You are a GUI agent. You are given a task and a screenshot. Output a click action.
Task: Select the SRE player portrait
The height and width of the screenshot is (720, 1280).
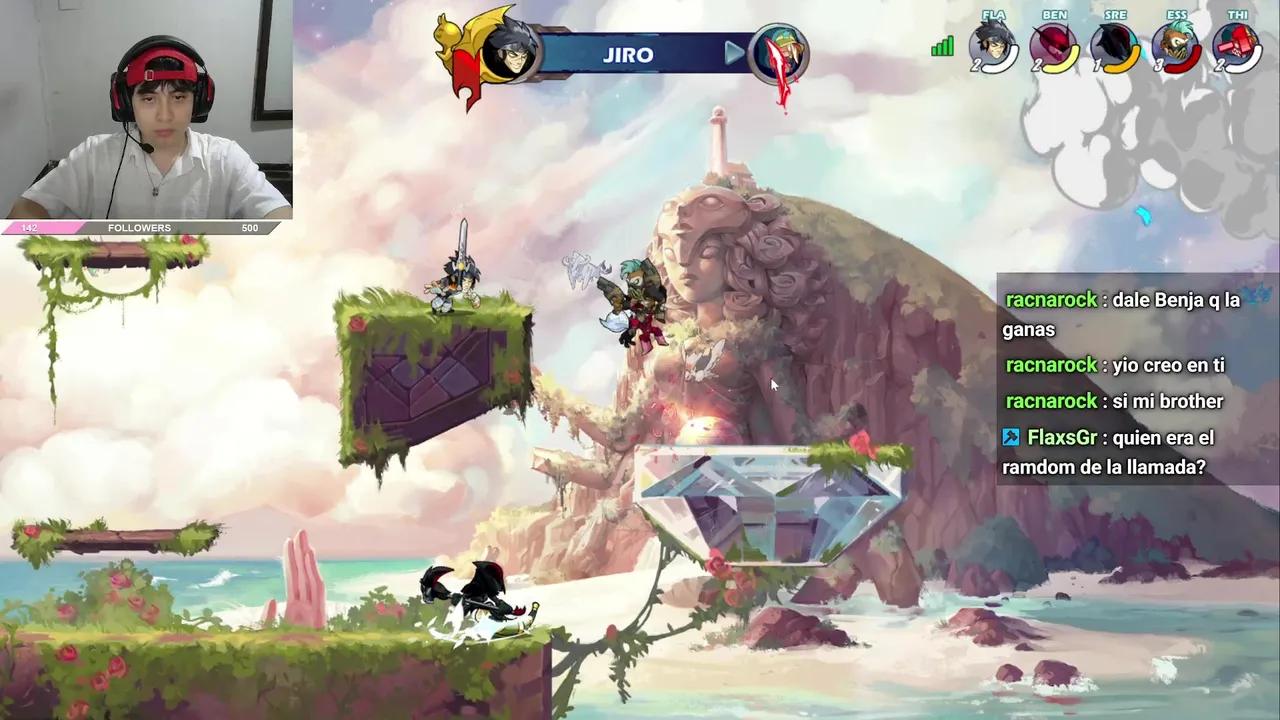(x=1115, y=45)
